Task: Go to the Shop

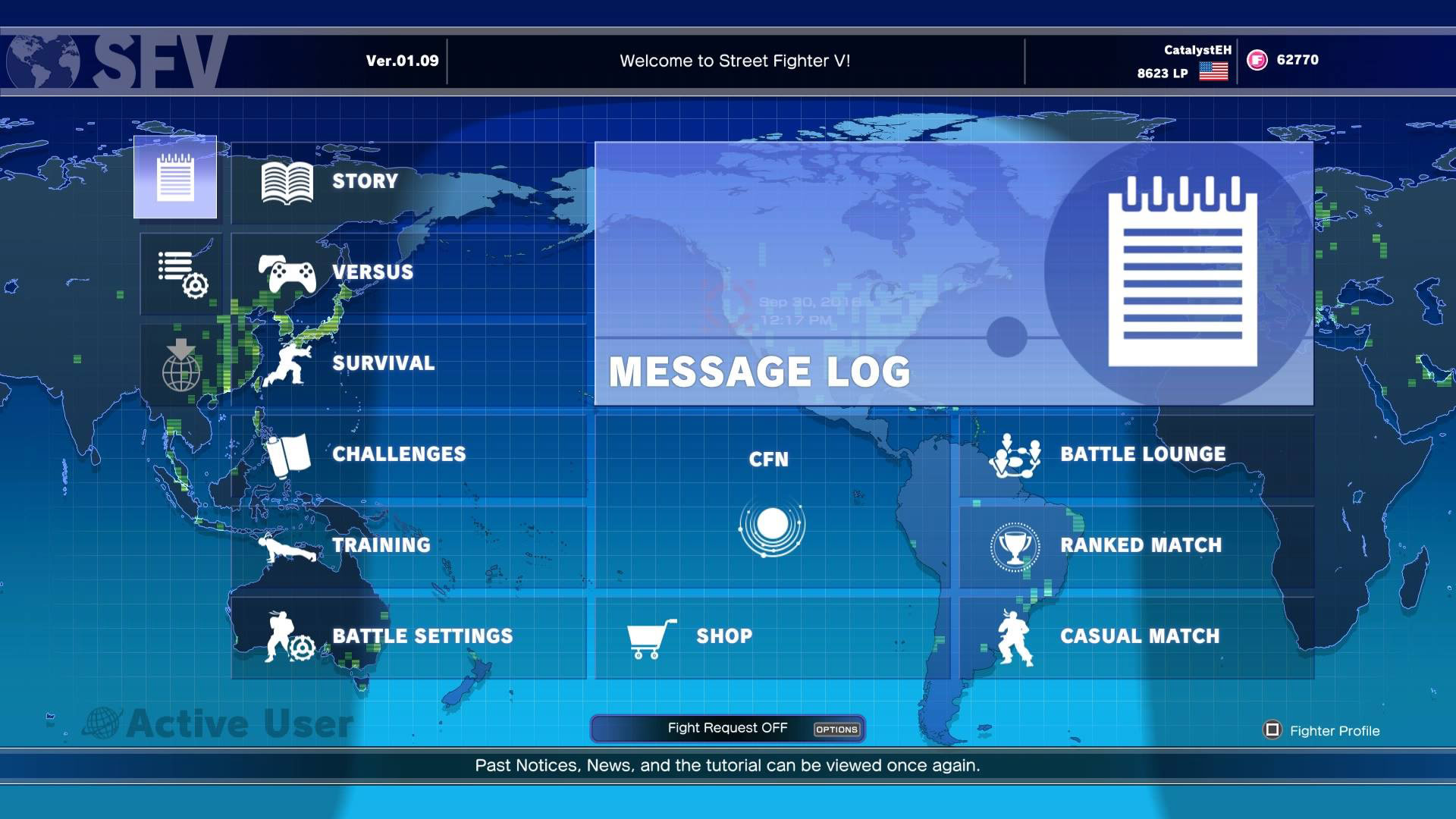Action: pos(771,637)
